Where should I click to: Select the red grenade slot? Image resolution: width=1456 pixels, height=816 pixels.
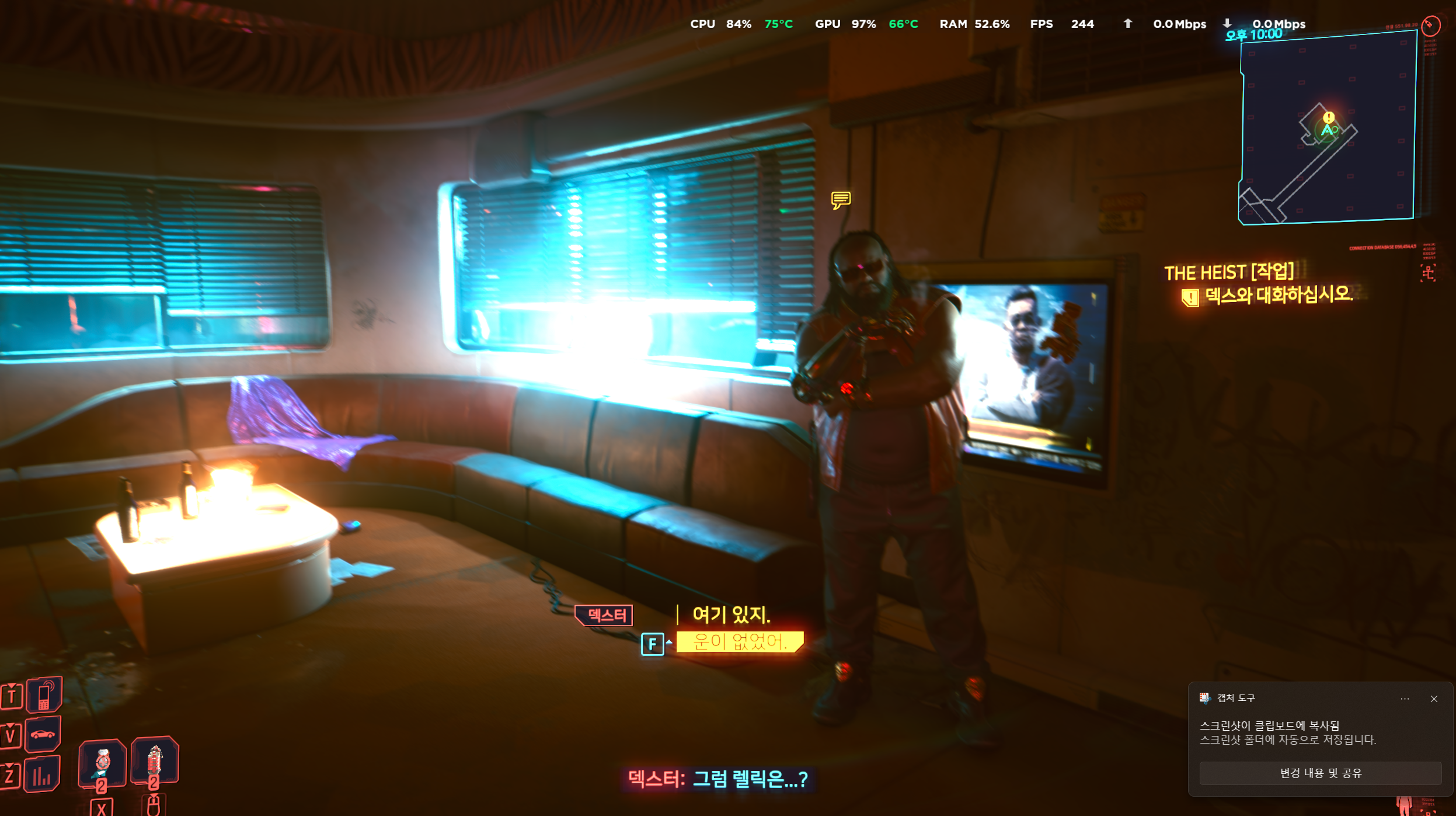tap(154, 761)
